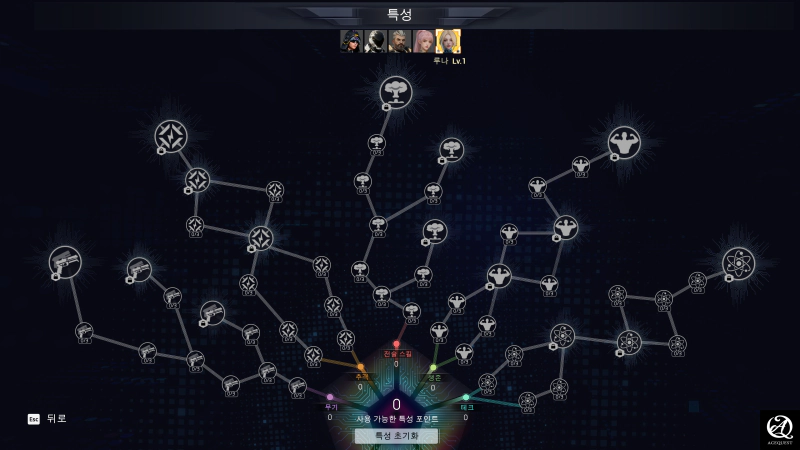Click the largest pistol trait node
800x450 pixels.
(x=65, y=262)
